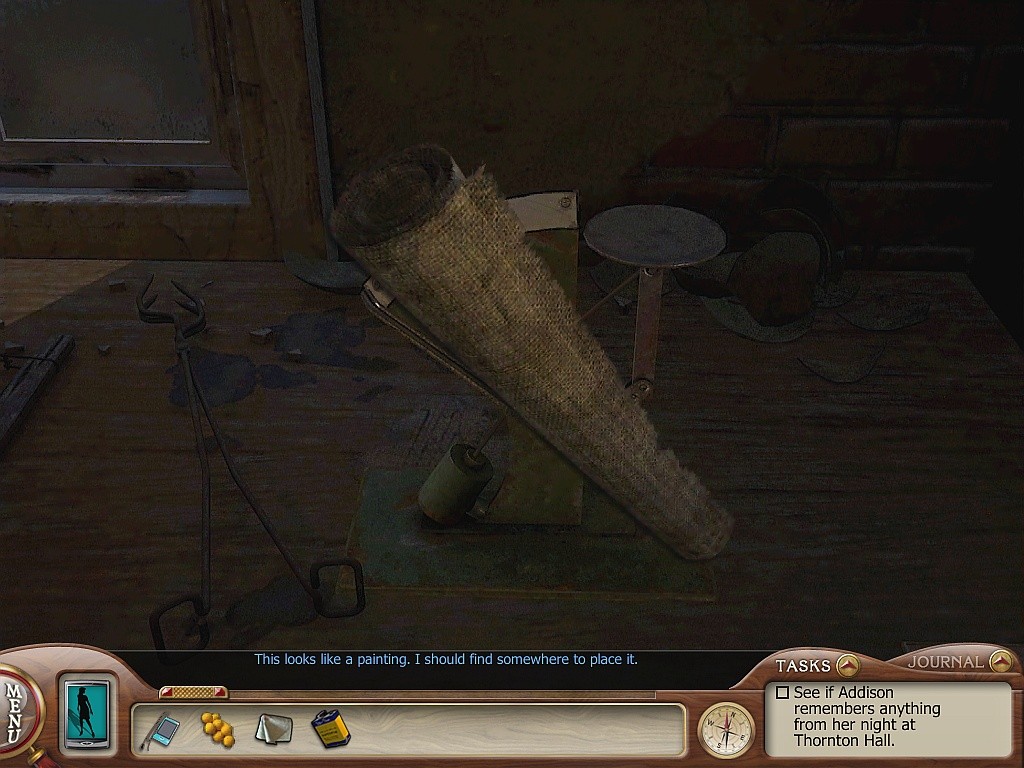Tick the Addison task checkbox

coord(783,692)
